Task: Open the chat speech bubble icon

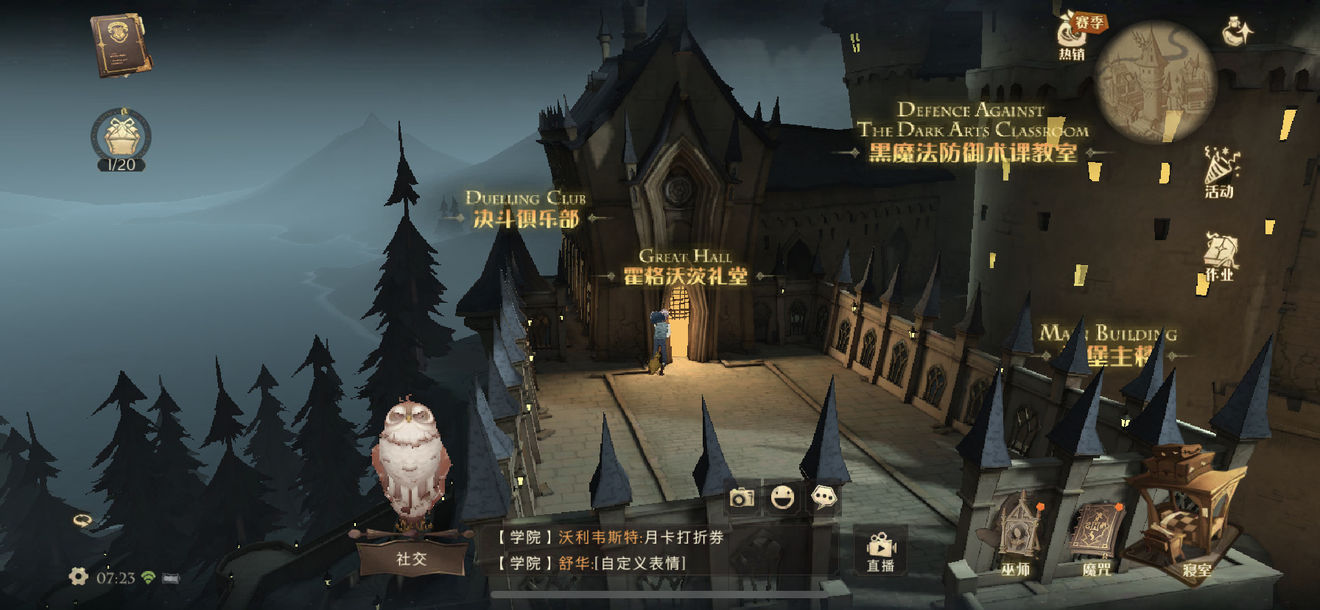Action: [x=824, y=497]
